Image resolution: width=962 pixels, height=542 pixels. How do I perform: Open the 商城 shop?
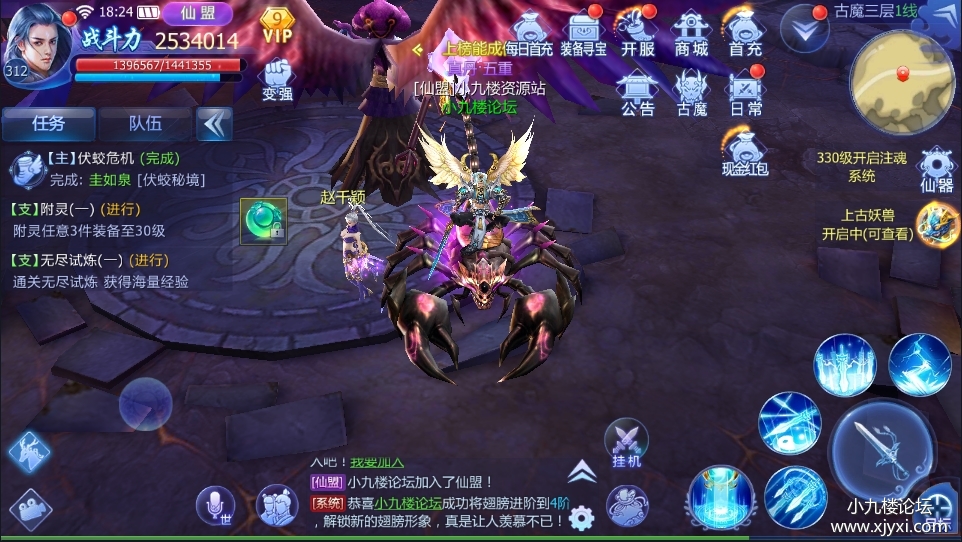691,32
